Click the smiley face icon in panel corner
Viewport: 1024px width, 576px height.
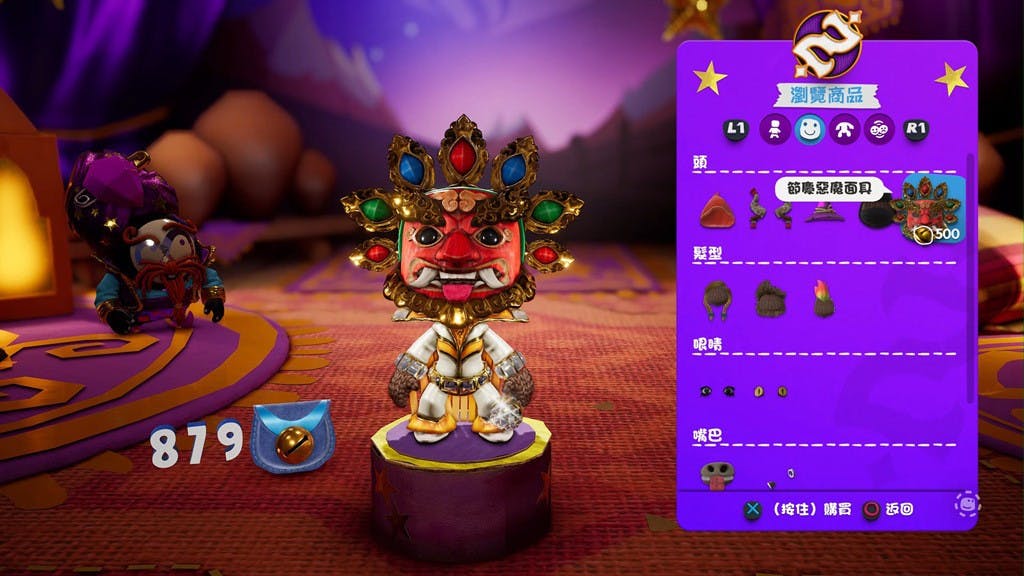pos(966,503)
